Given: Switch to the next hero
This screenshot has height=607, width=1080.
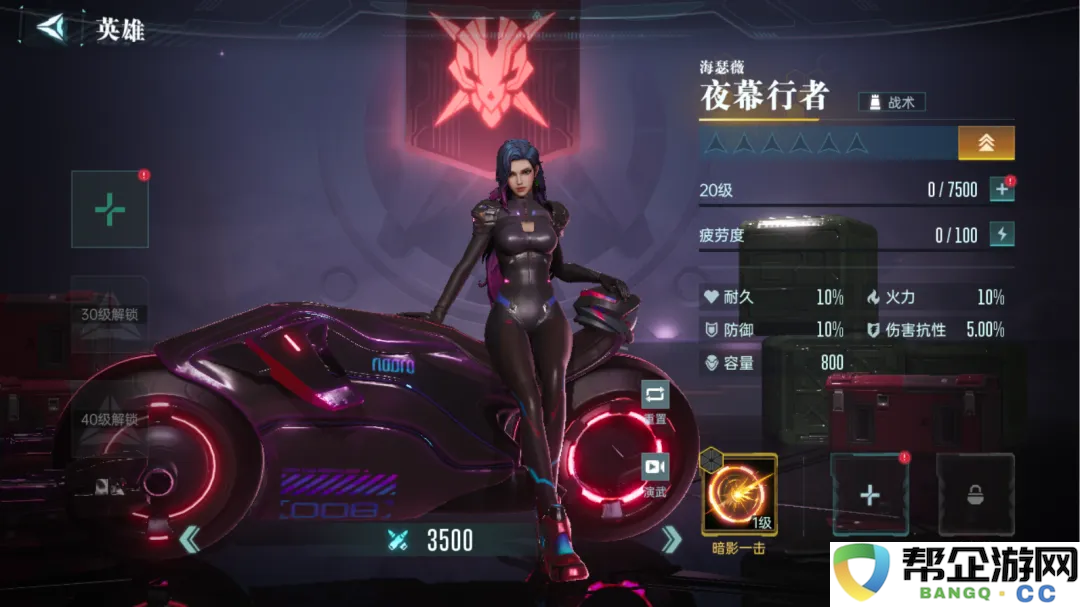Looking at the screenshot, I should 672,540.
